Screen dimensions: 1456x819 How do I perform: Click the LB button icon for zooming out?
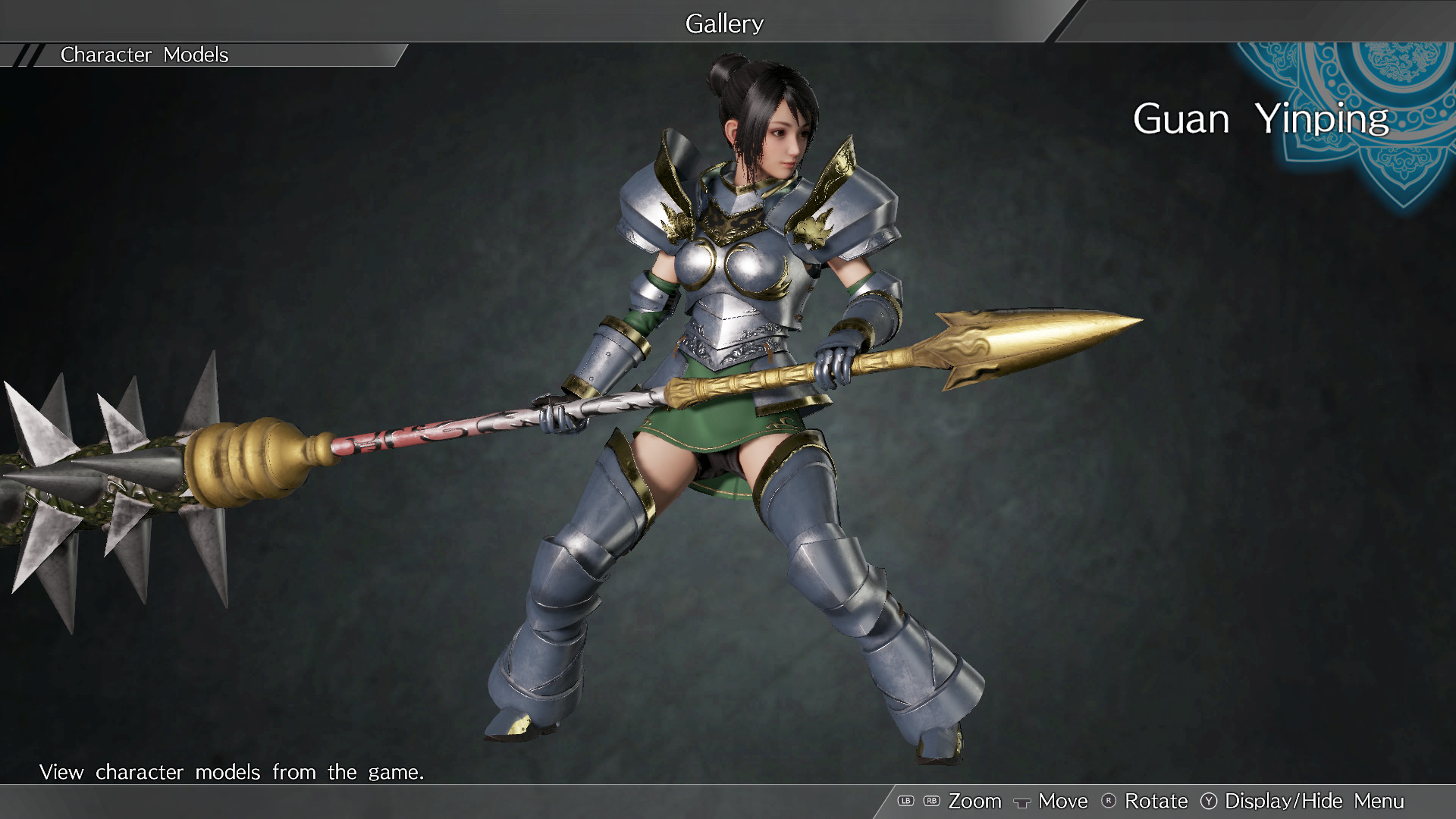coord(905,801)
